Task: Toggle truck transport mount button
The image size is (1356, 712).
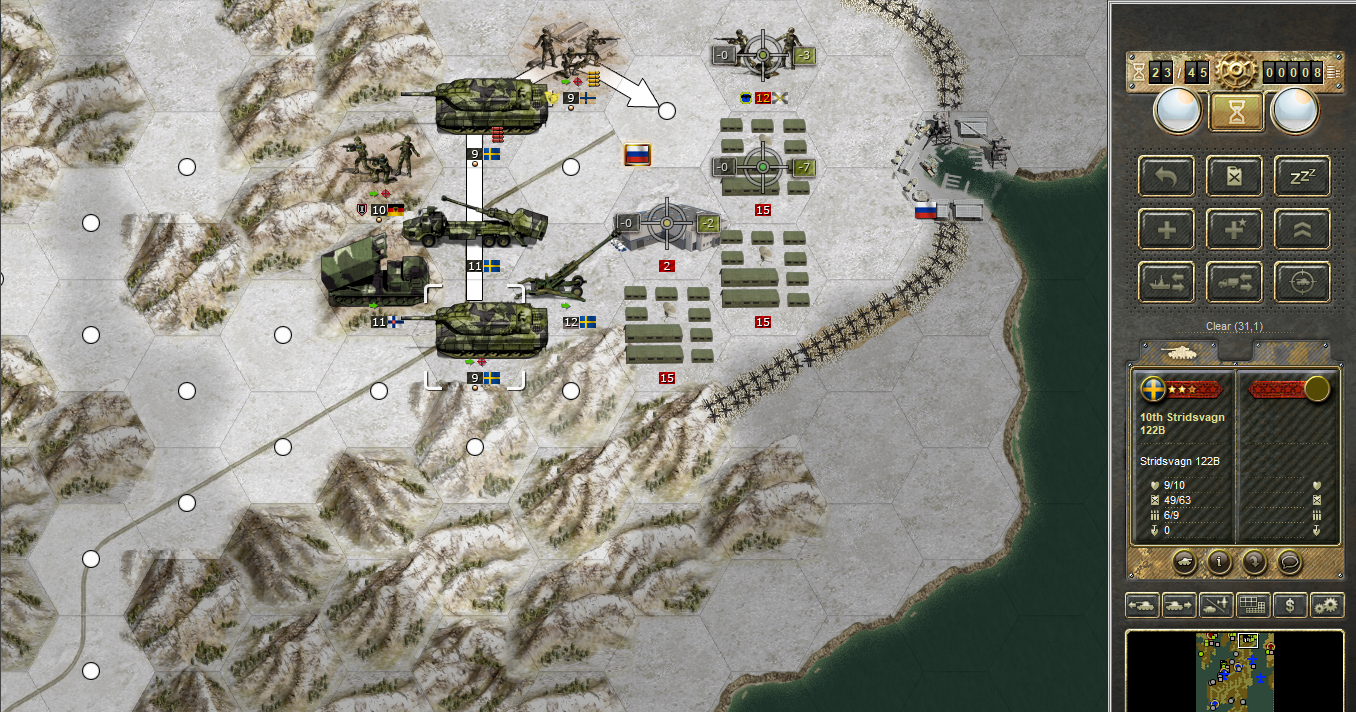Action: pyautogui.click(x=1234, y=283)
